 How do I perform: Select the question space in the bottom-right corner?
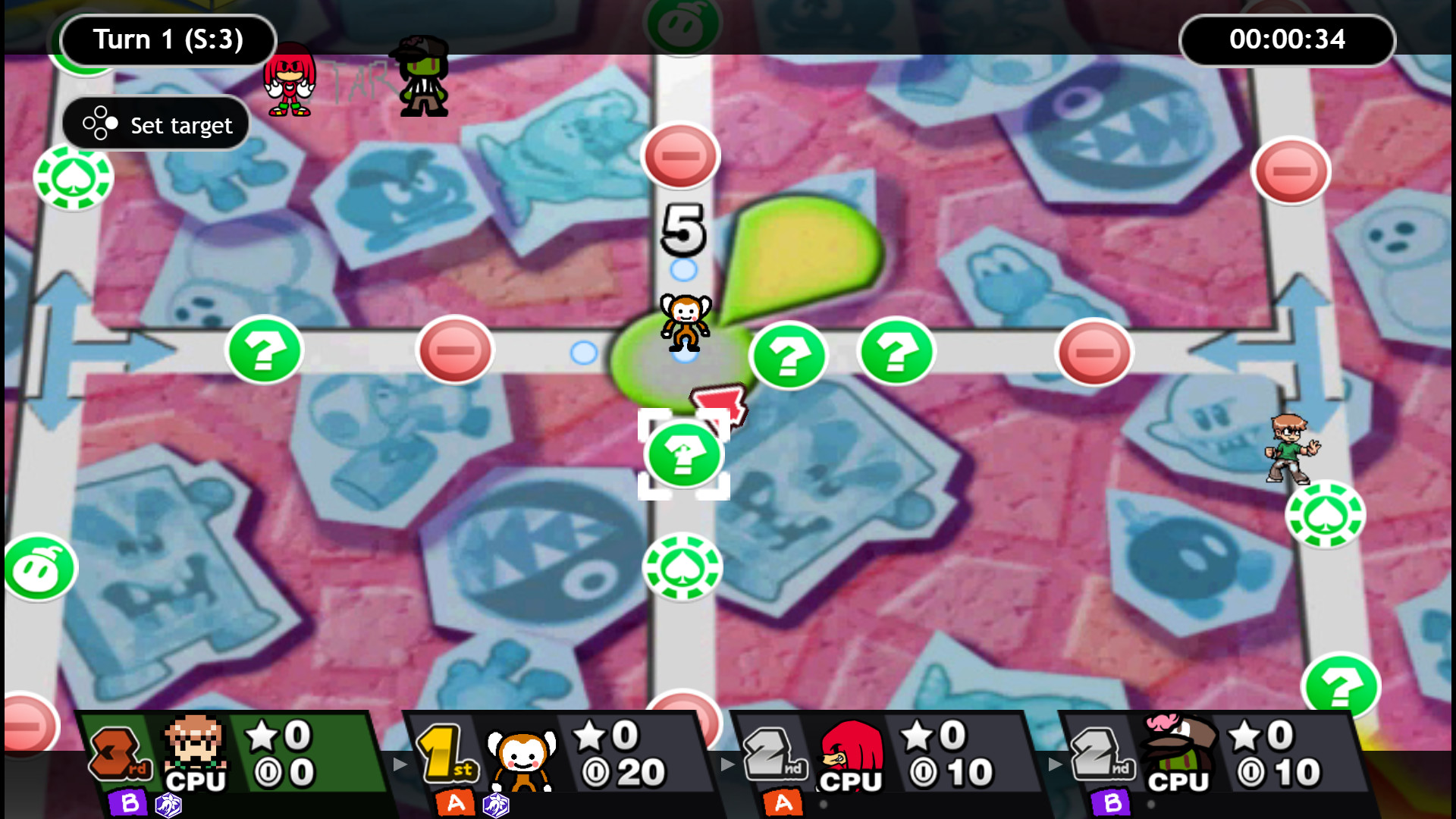pos(1341,685)
